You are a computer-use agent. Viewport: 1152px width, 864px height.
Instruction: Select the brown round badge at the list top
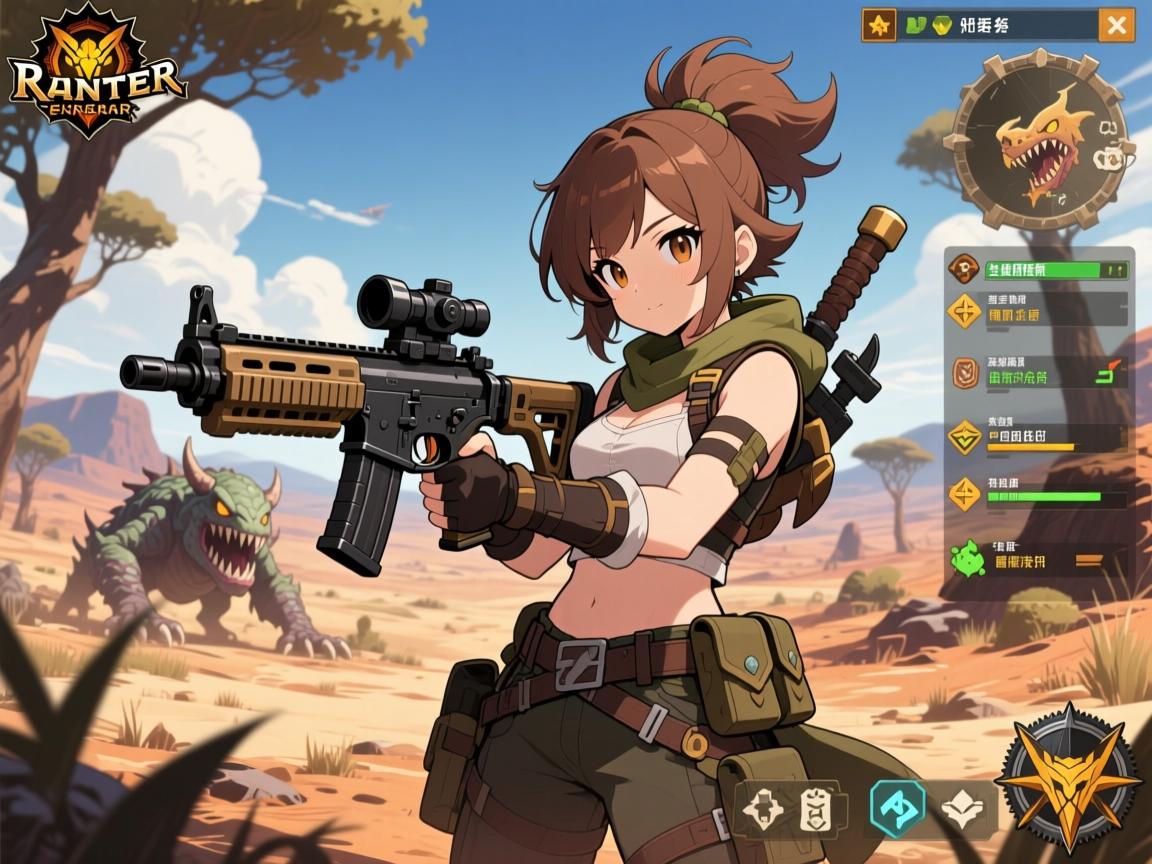click(964, 267)
